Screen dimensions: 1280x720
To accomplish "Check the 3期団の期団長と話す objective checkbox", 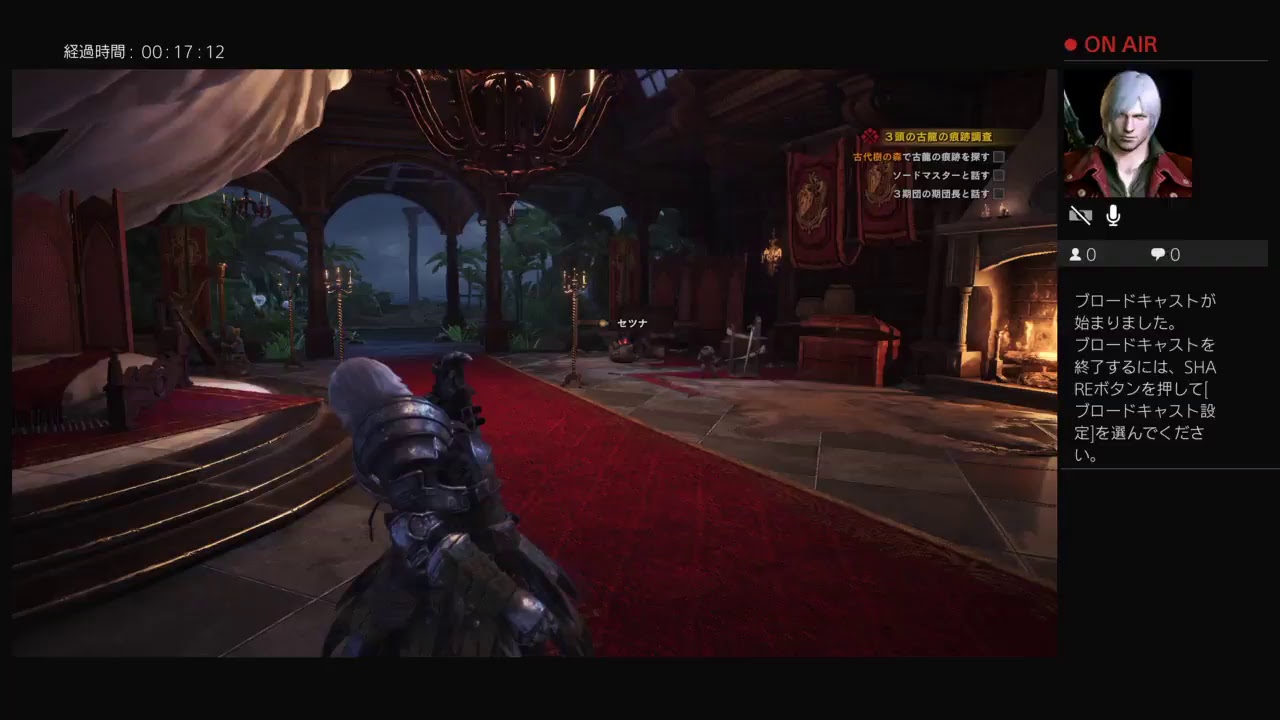I will (997, 194).
